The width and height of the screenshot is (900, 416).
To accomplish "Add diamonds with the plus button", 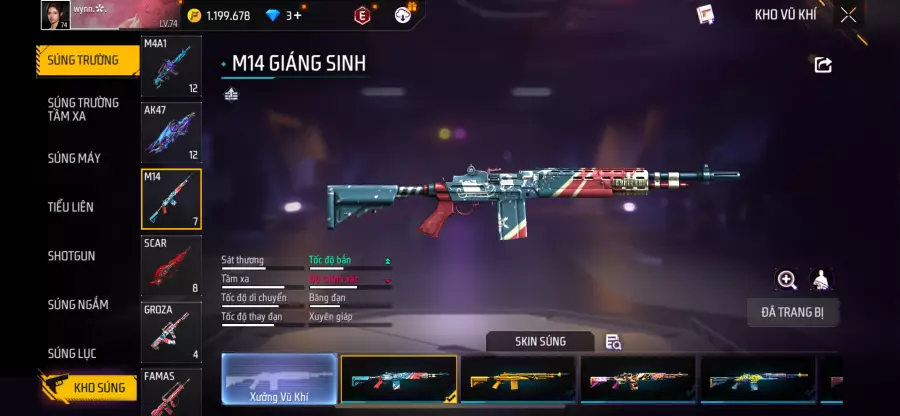I will [296, 16].
